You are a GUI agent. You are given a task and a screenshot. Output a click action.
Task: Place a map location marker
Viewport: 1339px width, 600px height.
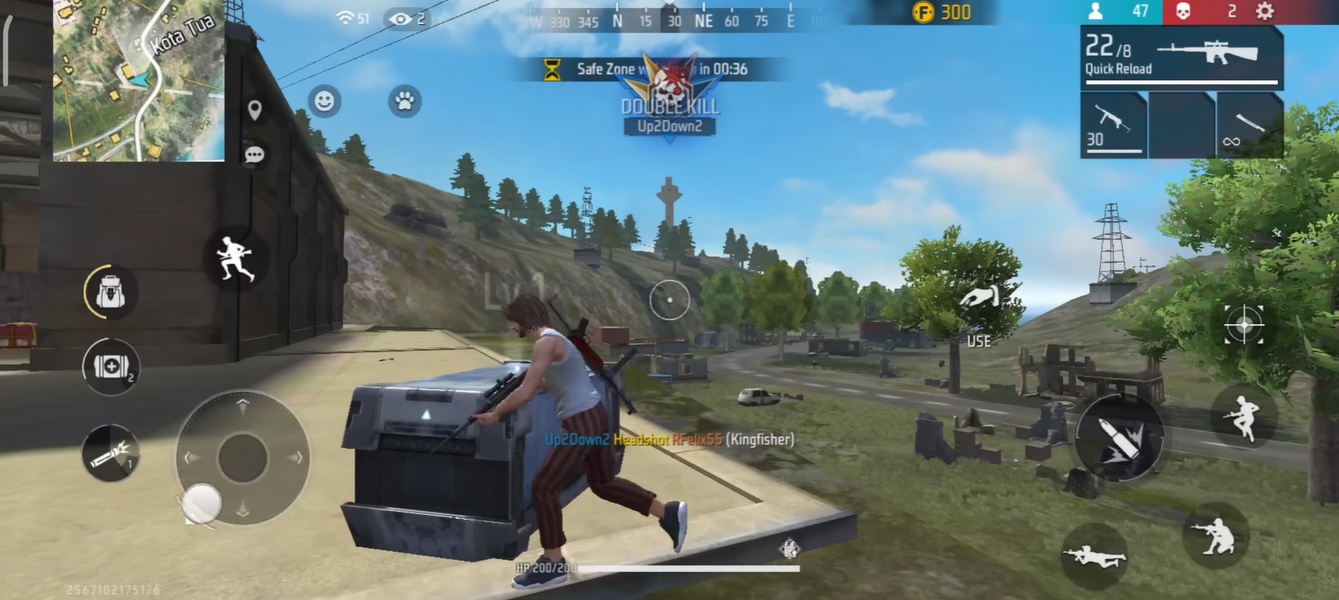point(255,110)
